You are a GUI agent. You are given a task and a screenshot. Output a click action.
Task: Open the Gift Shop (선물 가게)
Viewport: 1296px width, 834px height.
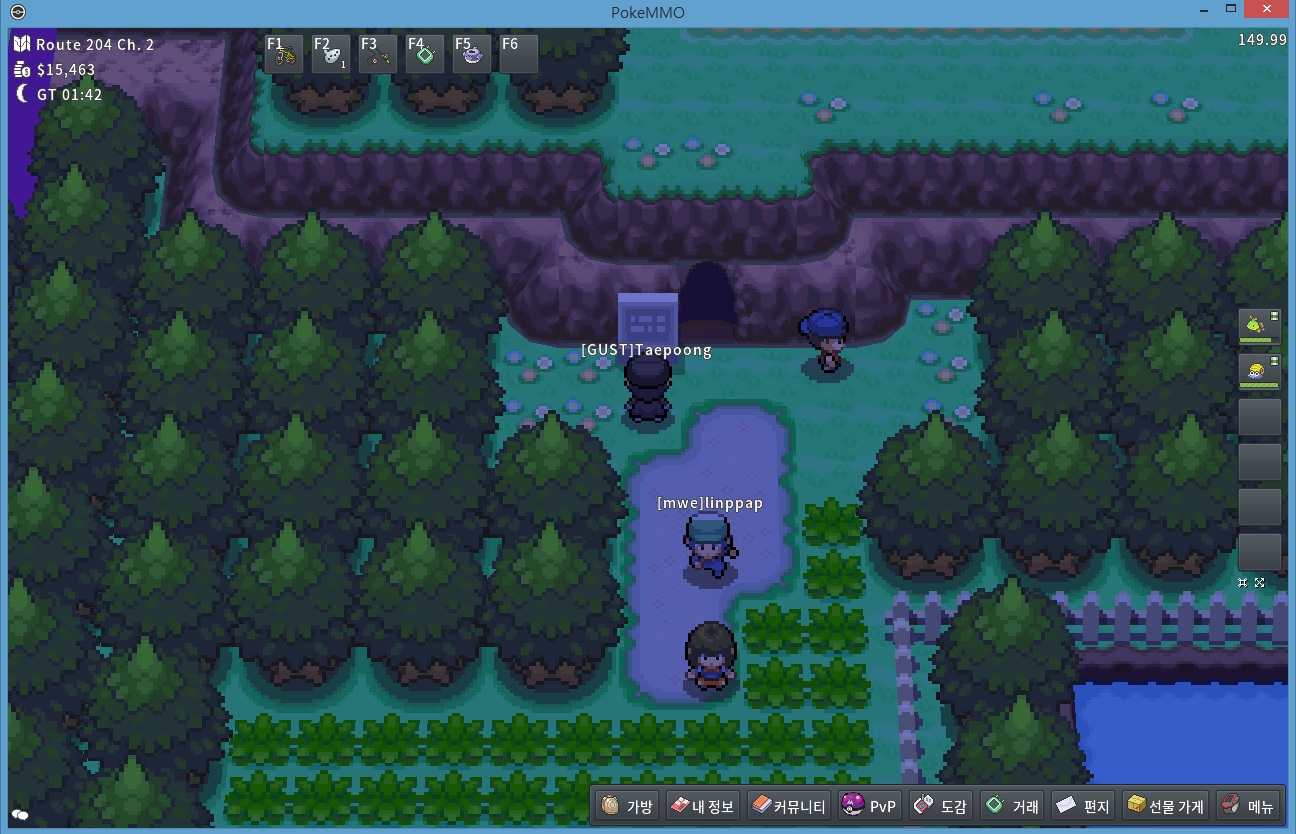point(1165,806)
